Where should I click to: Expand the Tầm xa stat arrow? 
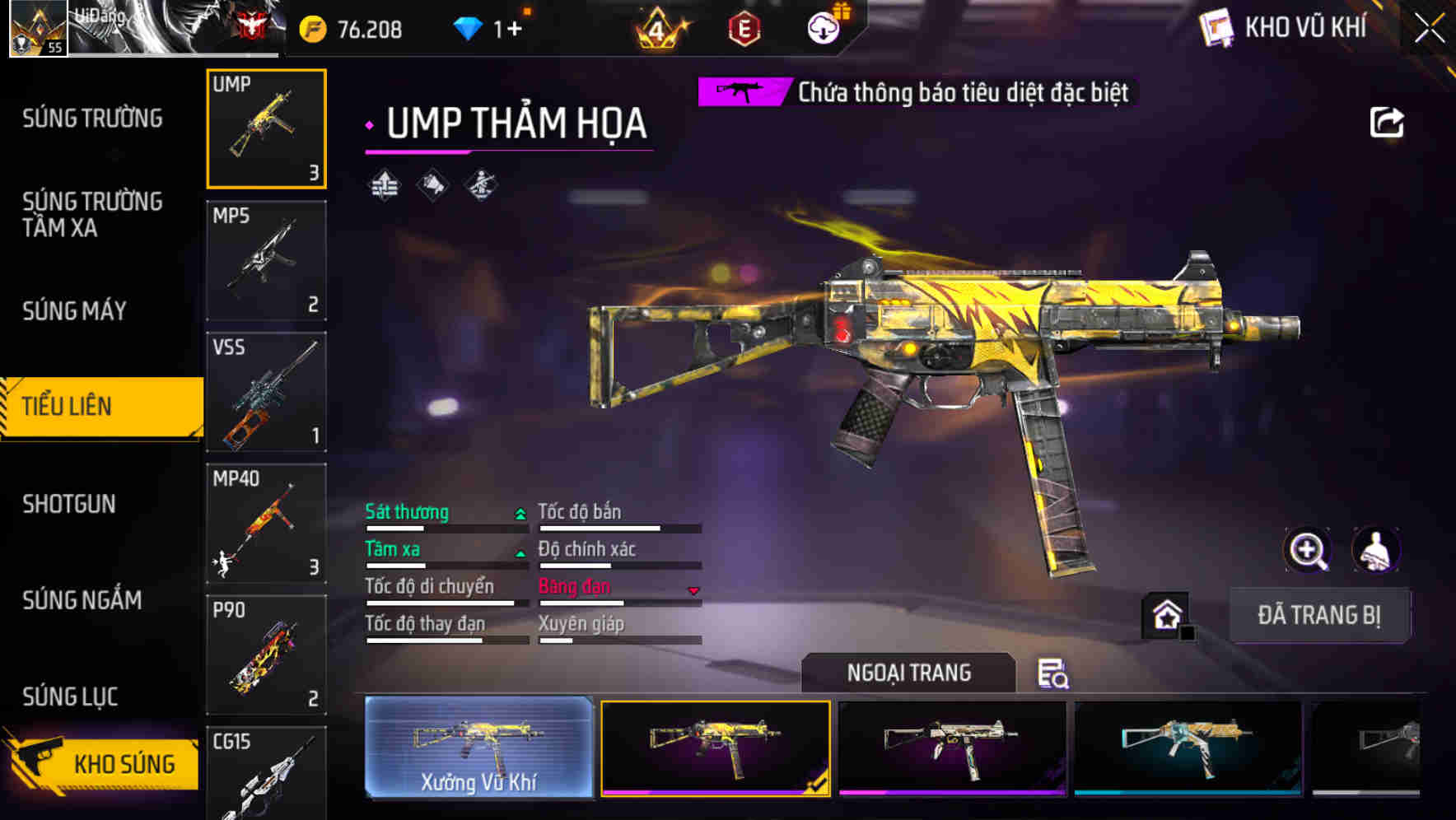pyautogui.click(x=519, y=553)
